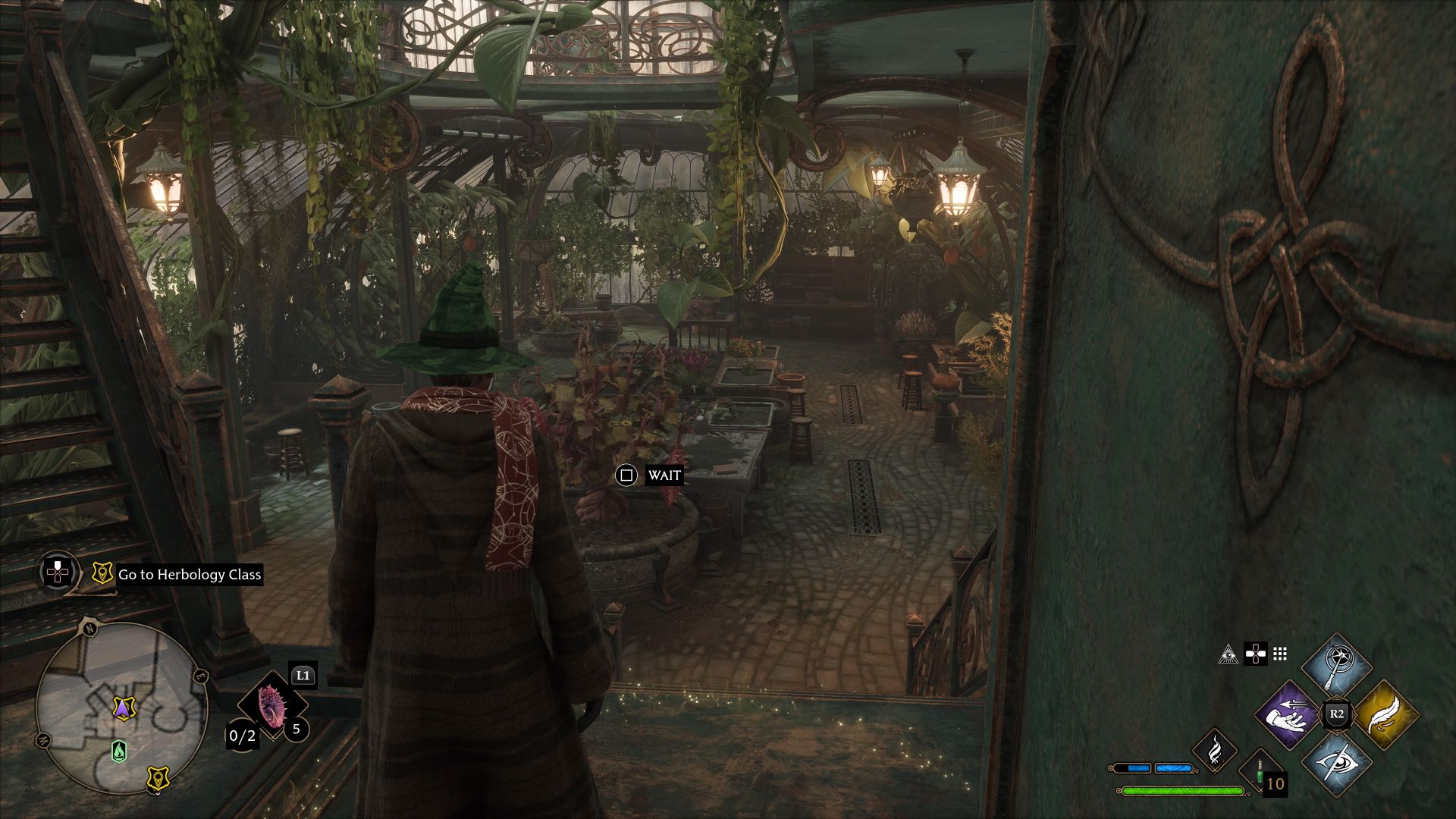The width and height of the screenshot is (1456, 819).
Task: Click the WAIT square button prompt
Action: pyautogui.click(x=626, y=477)
